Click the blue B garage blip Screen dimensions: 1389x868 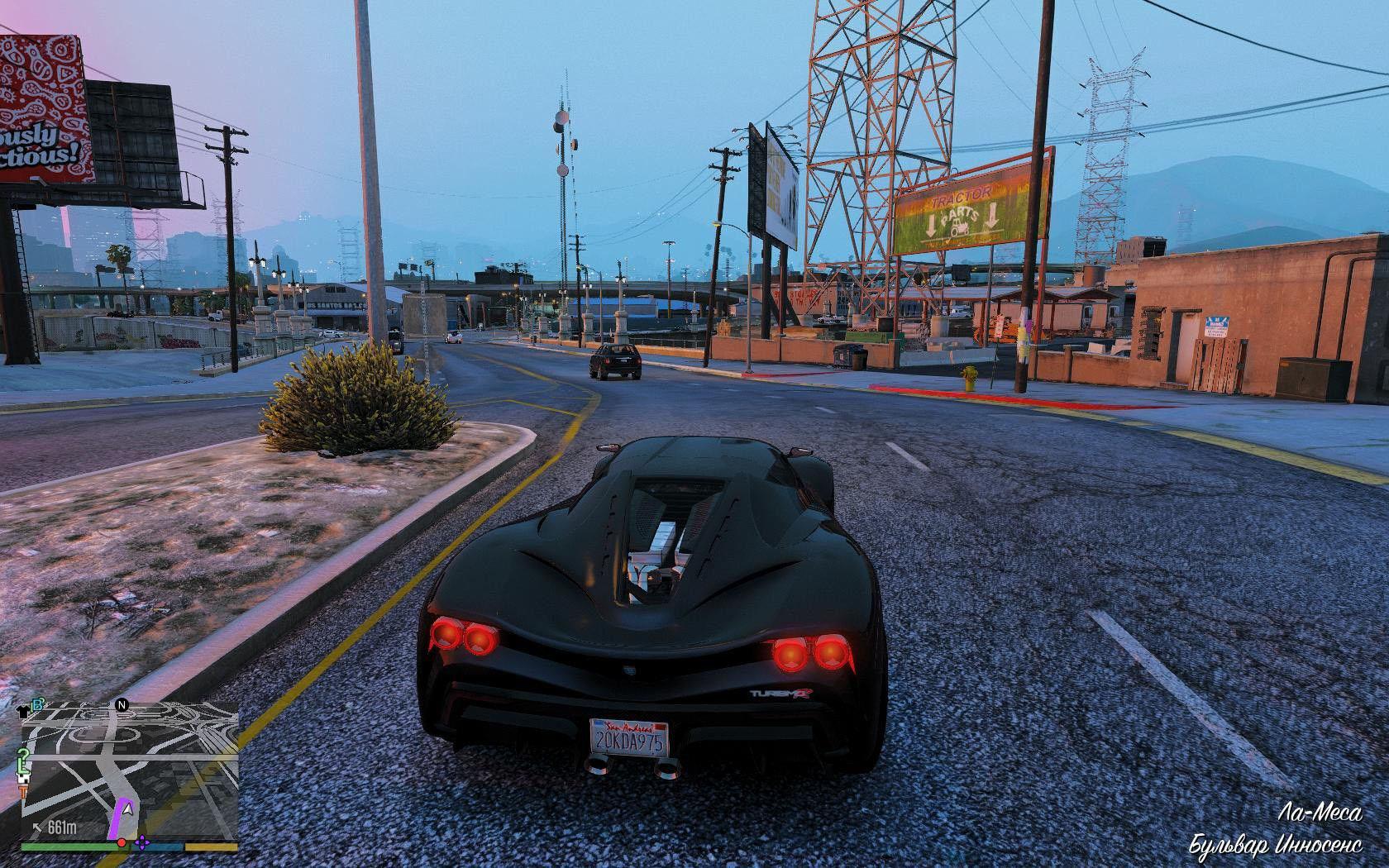pyautogui.click(x=36, y=703)
